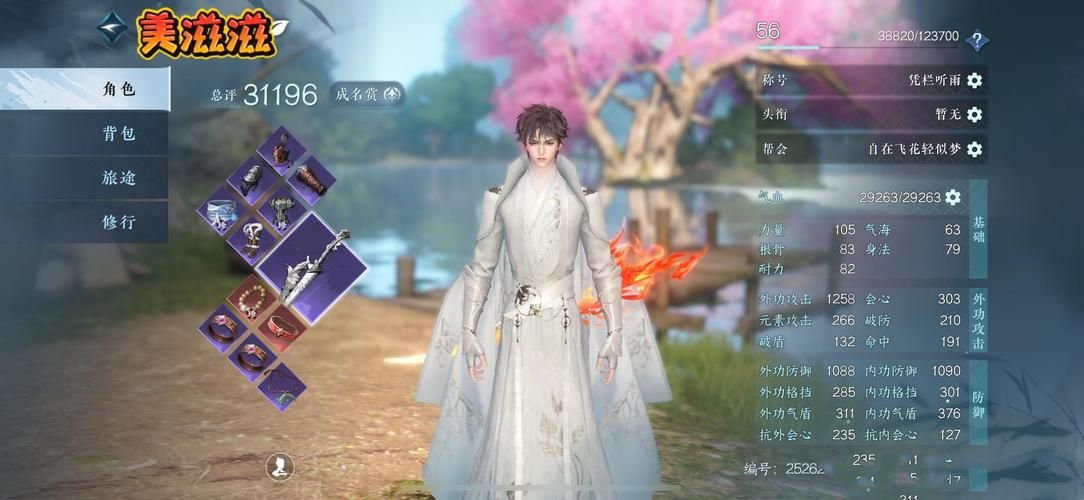Switch to 外功攻击 attack stats section
This screenshot has width=1084, height=500.
978,321
